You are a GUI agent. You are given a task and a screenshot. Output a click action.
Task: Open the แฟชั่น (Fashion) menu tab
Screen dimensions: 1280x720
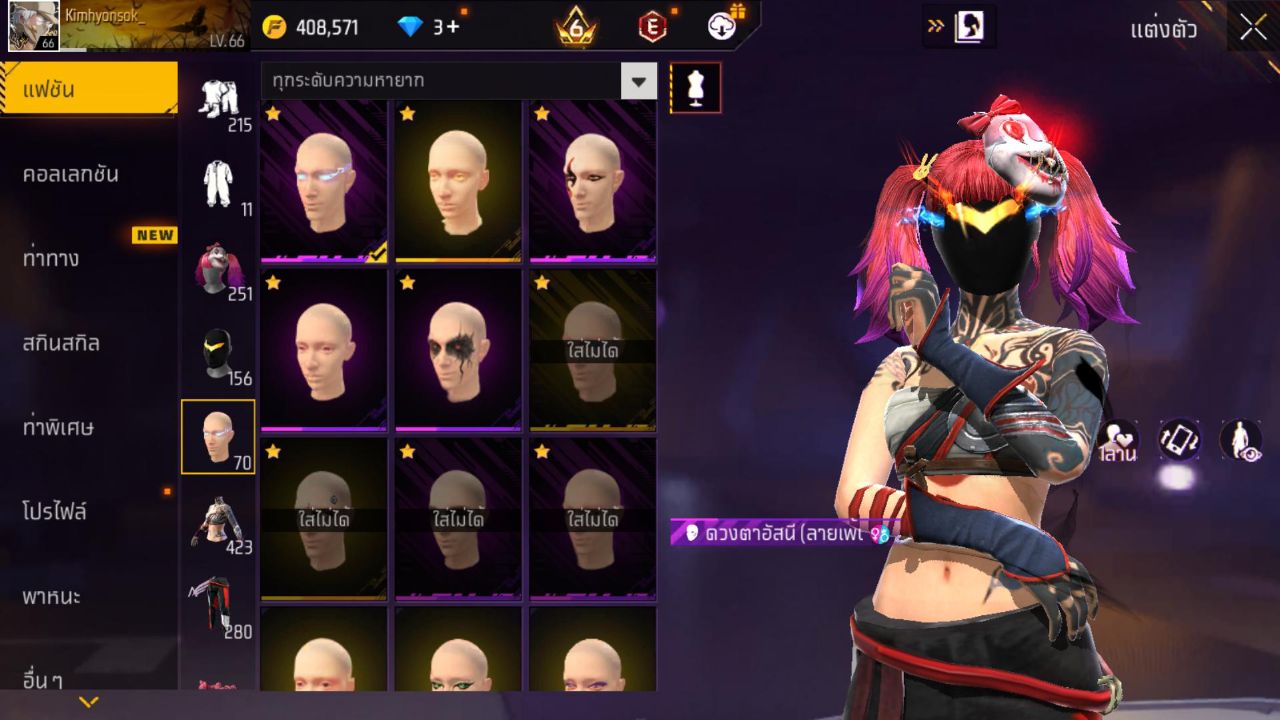coord(88,90)
